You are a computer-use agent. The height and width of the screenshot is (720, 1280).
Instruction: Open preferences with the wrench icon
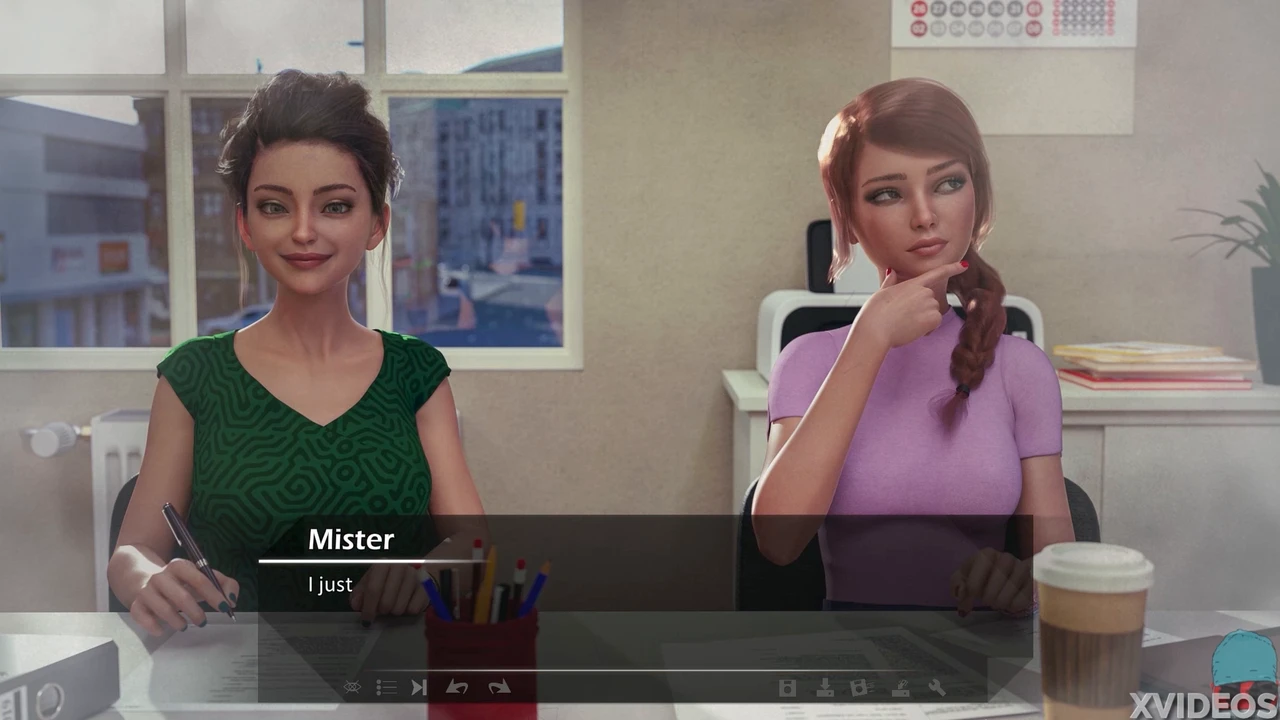(937, 687)
